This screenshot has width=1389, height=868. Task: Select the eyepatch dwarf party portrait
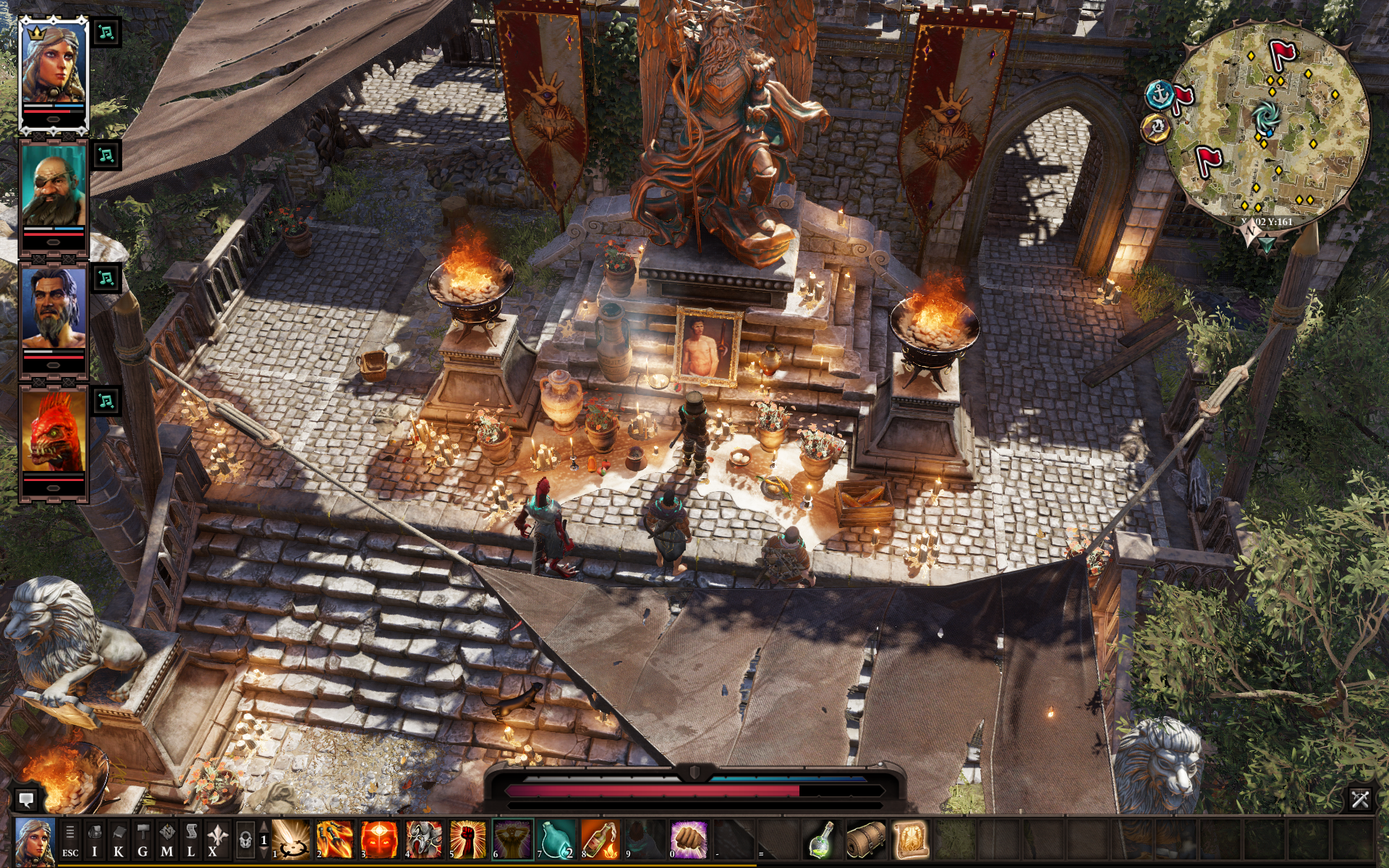point(53,189)
